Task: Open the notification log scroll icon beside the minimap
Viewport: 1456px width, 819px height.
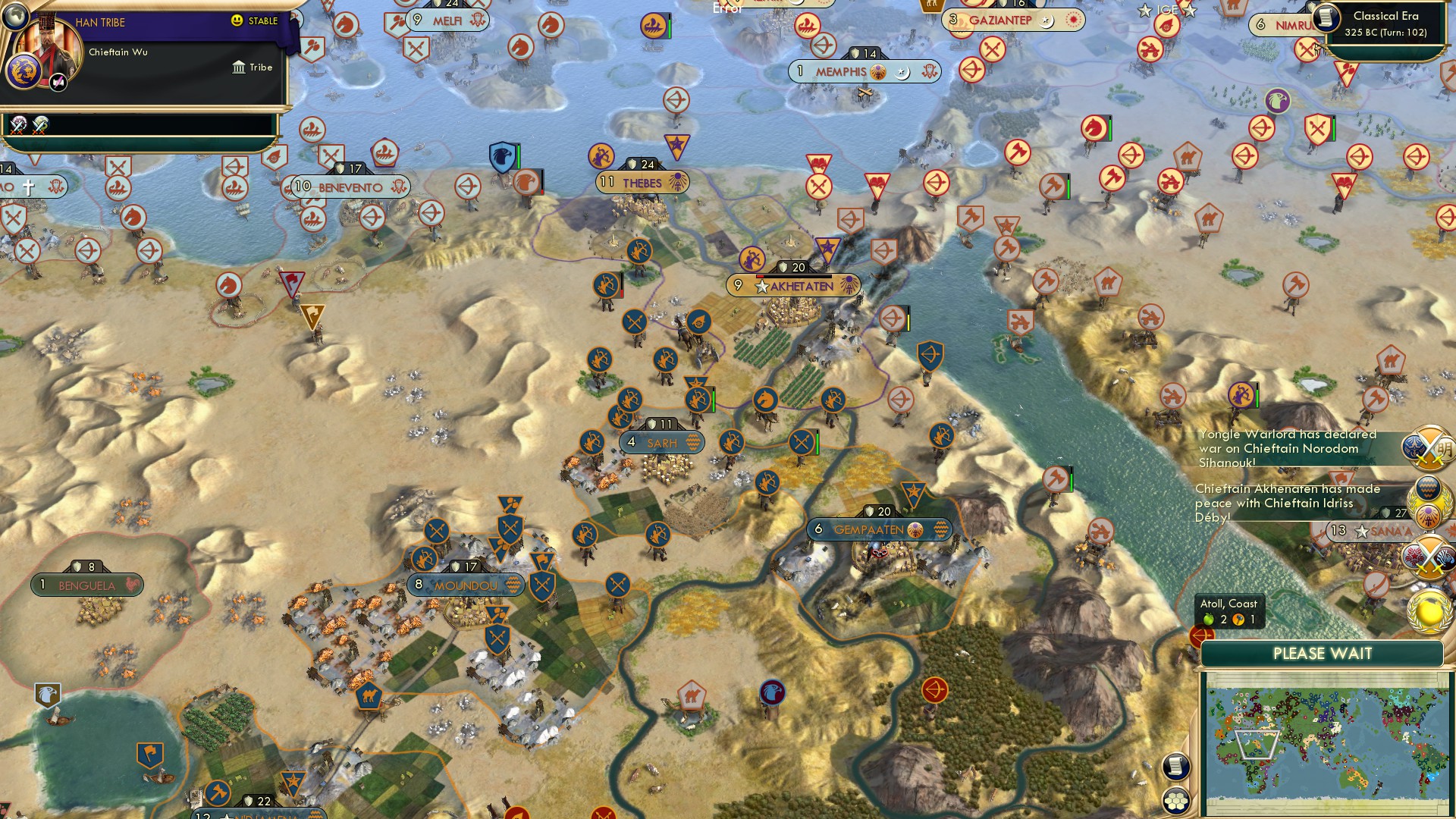Action: pos(1176,766)
